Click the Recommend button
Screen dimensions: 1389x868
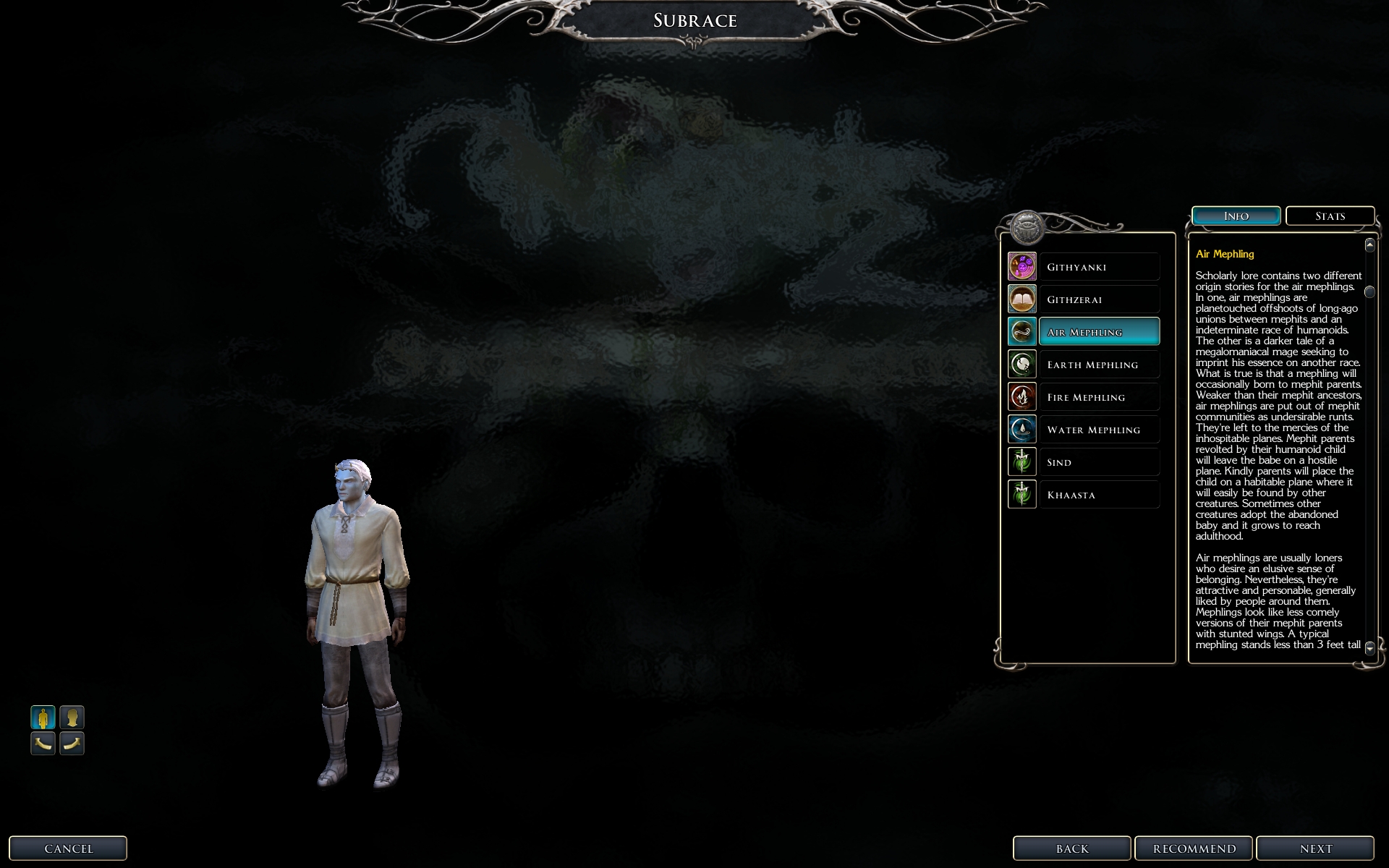tap(1194, 848)
